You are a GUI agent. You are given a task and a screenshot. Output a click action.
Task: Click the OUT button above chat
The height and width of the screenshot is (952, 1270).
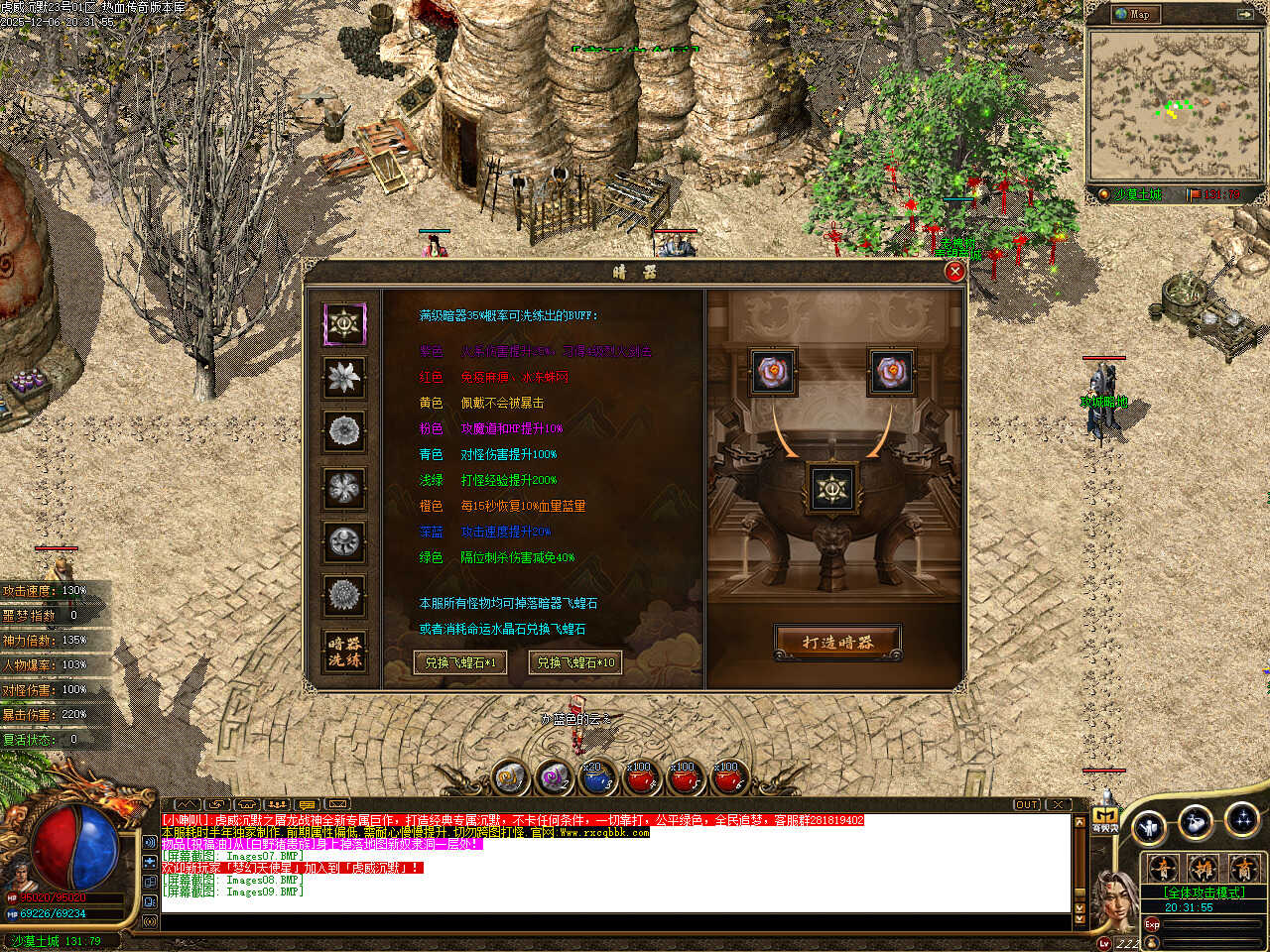click(1027, 804)
